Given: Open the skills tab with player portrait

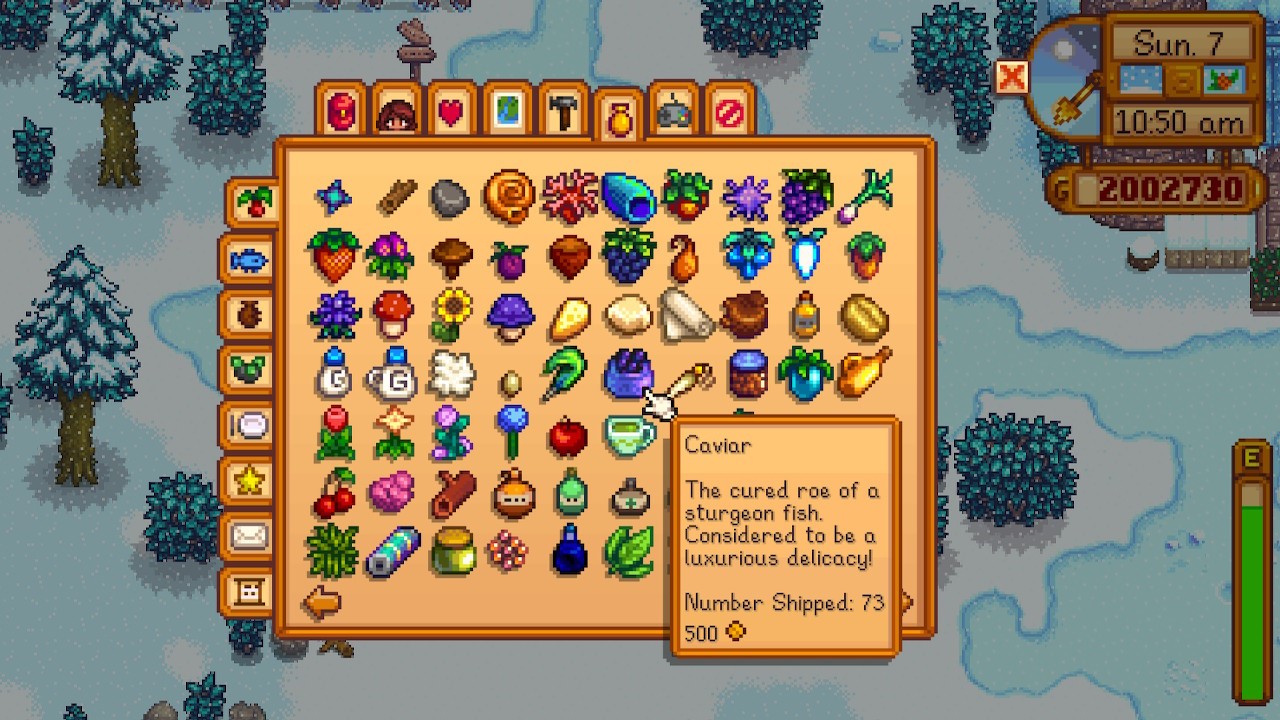Looking at the screenshot, I should pyautogui.click(x=398, y=110).
